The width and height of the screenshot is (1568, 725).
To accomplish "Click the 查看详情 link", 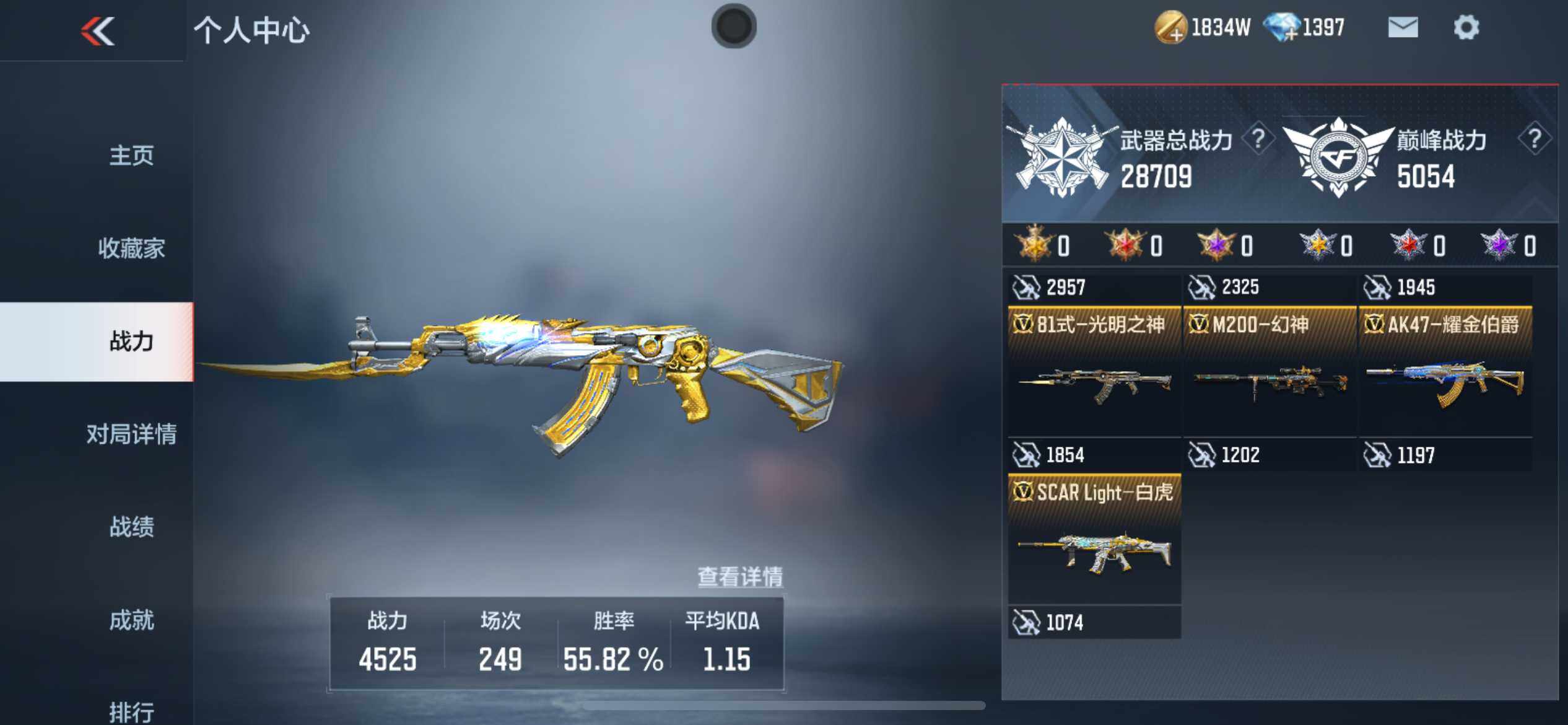I will pos(740,577).
